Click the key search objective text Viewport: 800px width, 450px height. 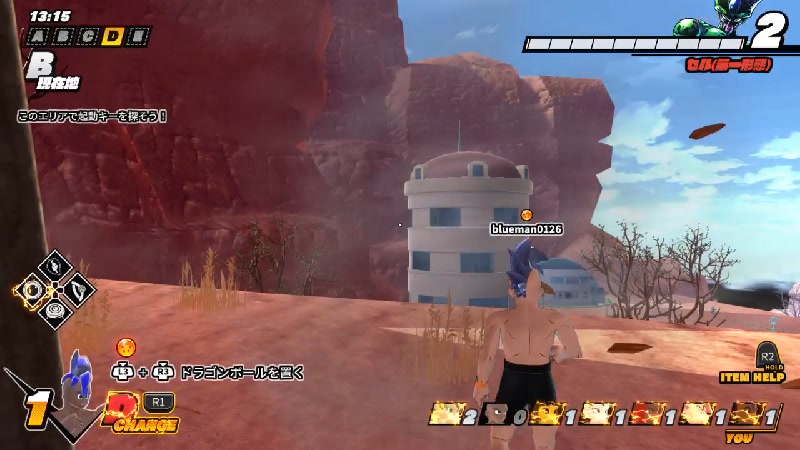(x=92, y=116)
